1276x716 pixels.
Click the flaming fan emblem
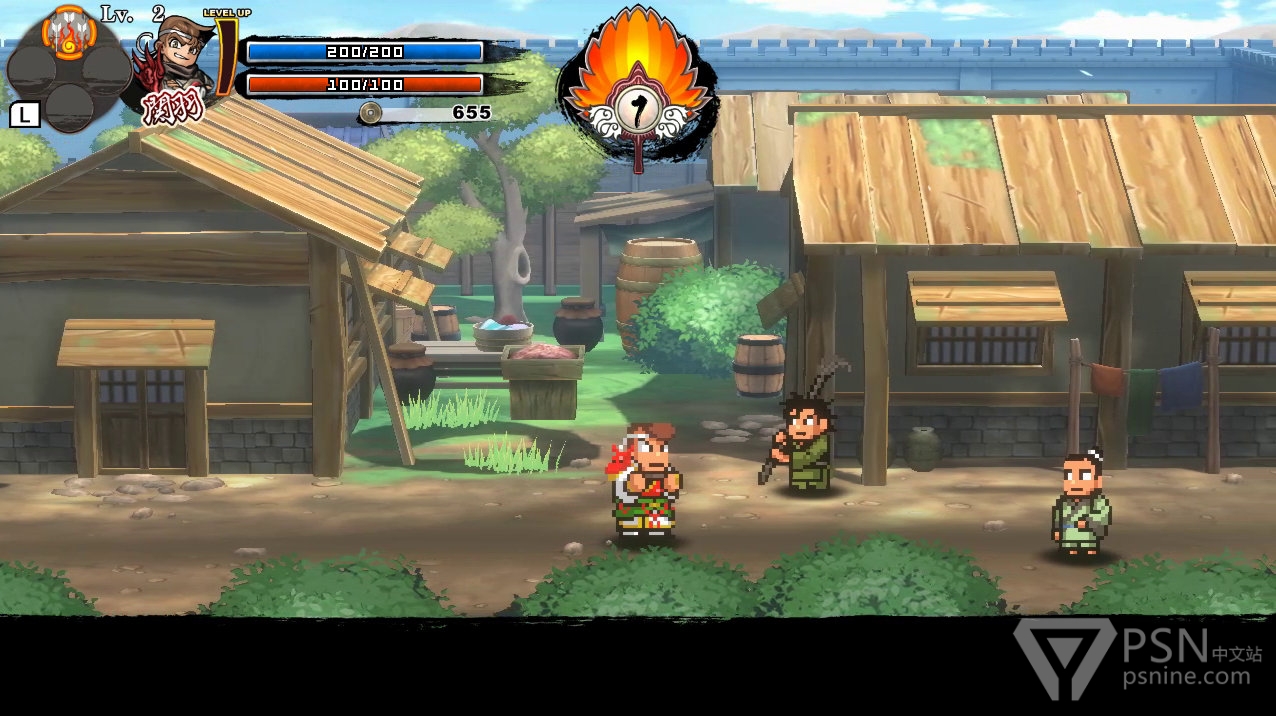coord(638,90)
